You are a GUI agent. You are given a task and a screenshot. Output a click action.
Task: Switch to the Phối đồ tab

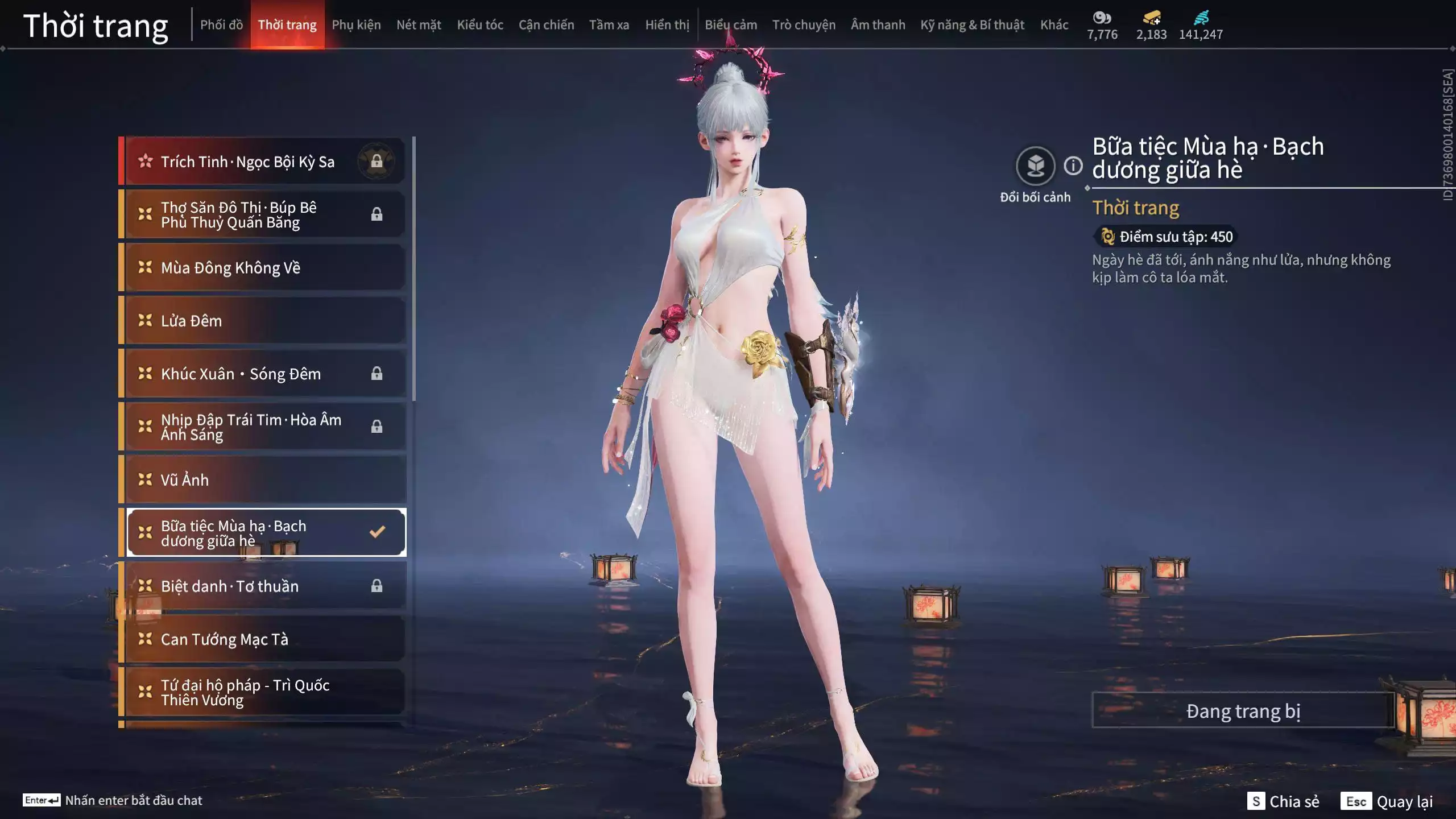(221, 25)
